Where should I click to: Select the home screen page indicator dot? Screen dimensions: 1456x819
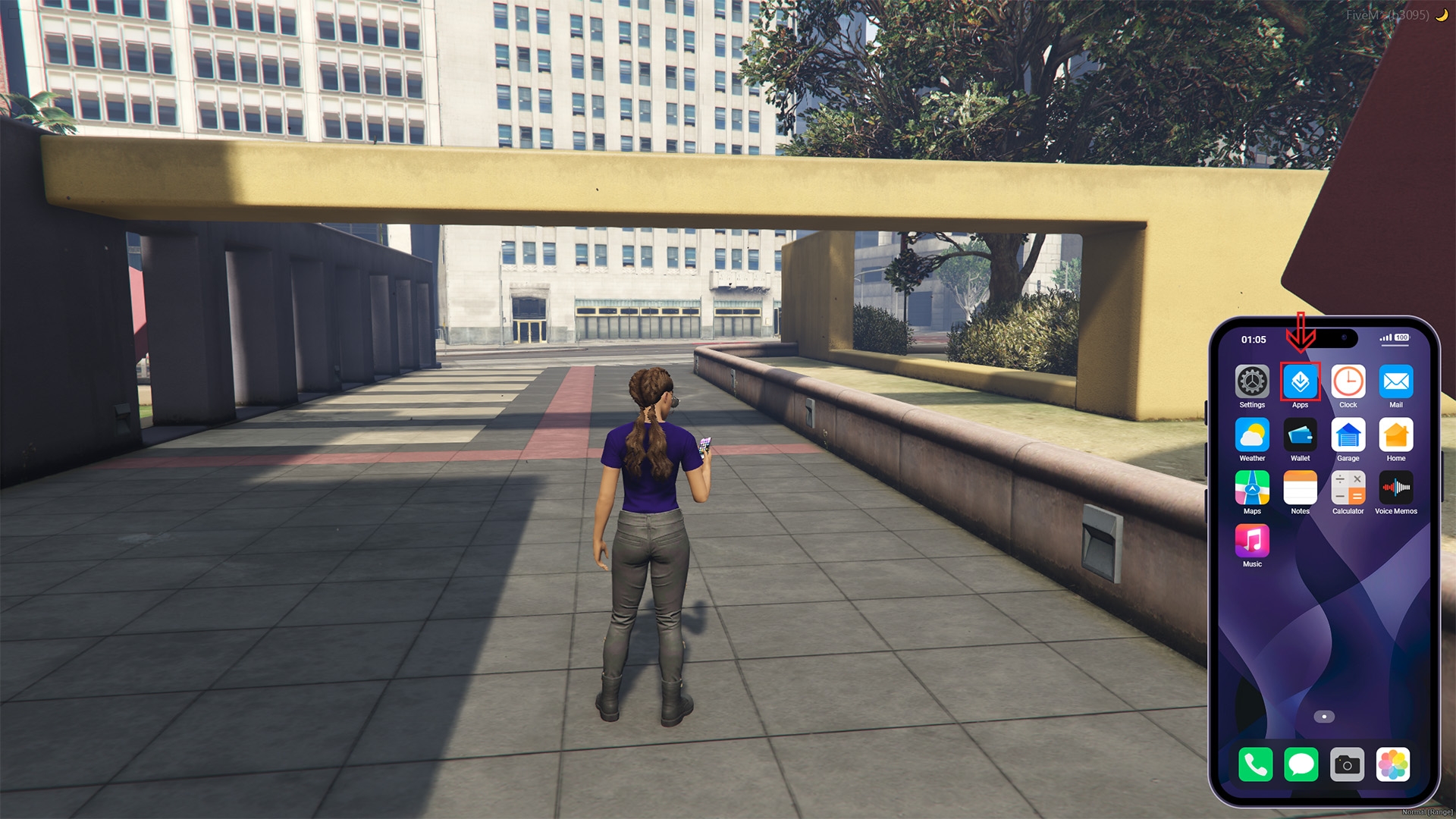(1324, 717)
